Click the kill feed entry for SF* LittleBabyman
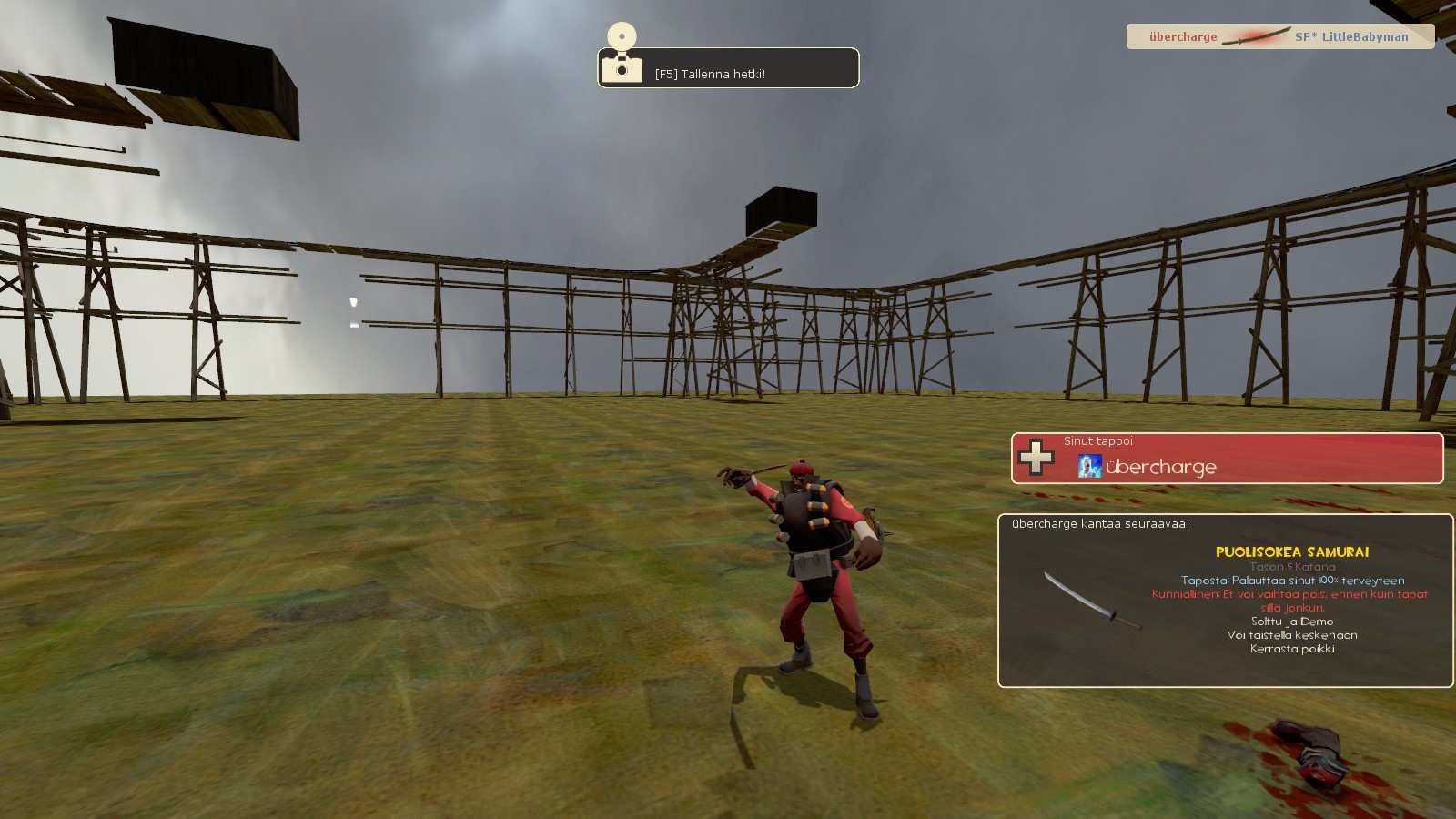Viewport: 1456px width, 819px height. [x=1350, y=37]
